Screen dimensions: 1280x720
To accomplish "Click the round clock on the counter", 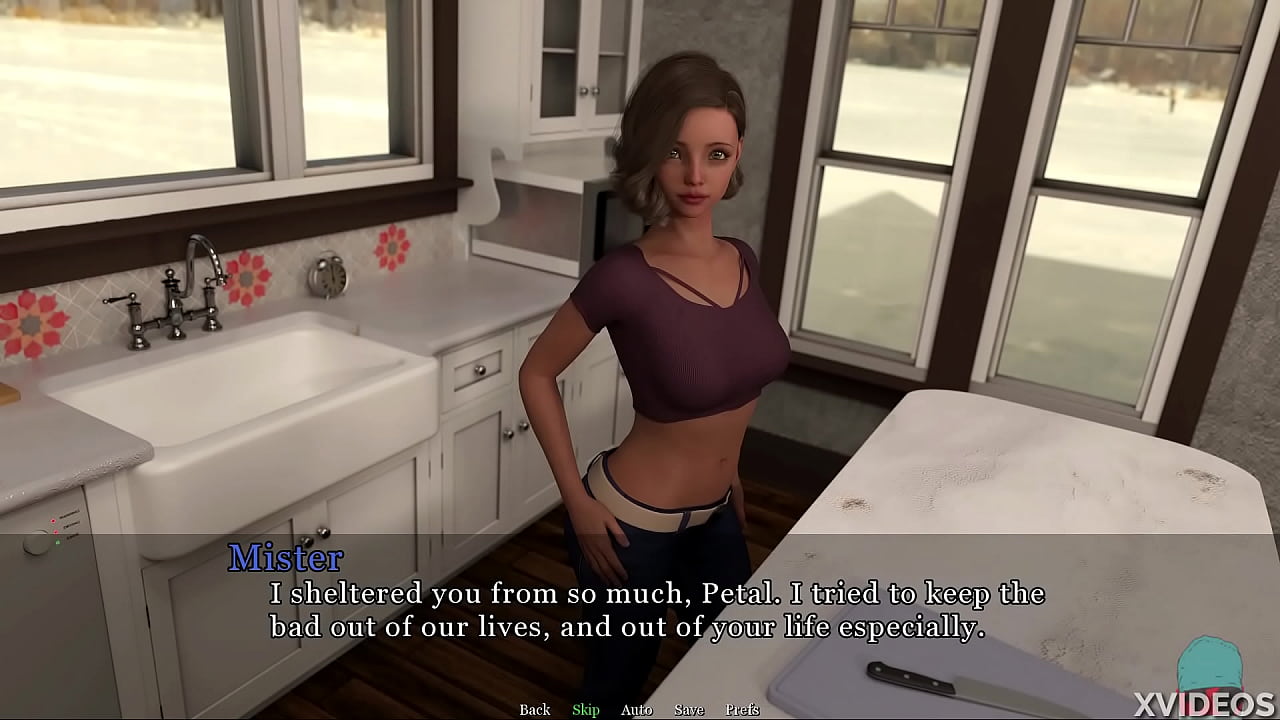I will (x=326, y=276).
